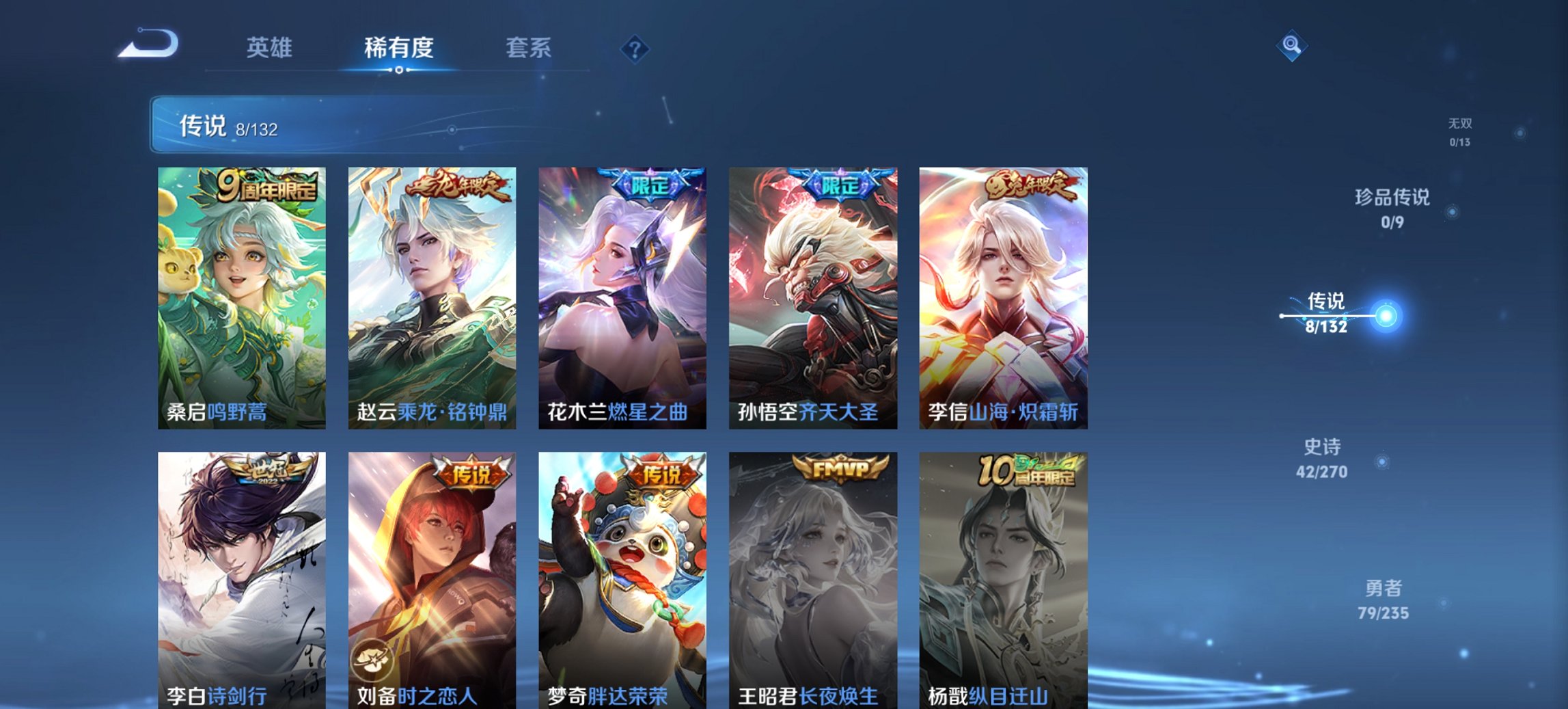Click the question mark help icon
The image size is (1568, 709).
635,48
